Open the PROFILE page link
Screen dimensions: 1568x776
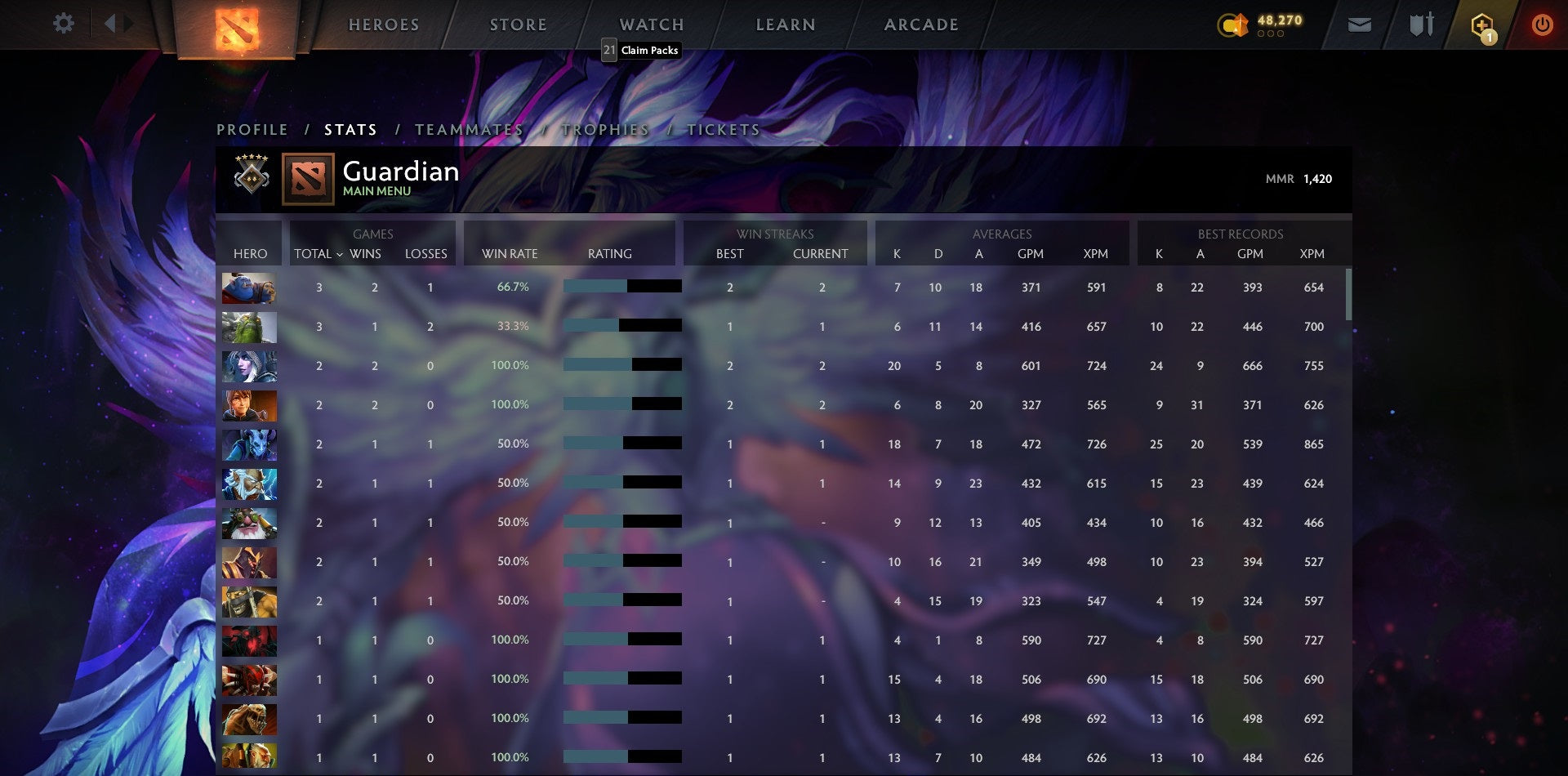[x=252, y=129]
